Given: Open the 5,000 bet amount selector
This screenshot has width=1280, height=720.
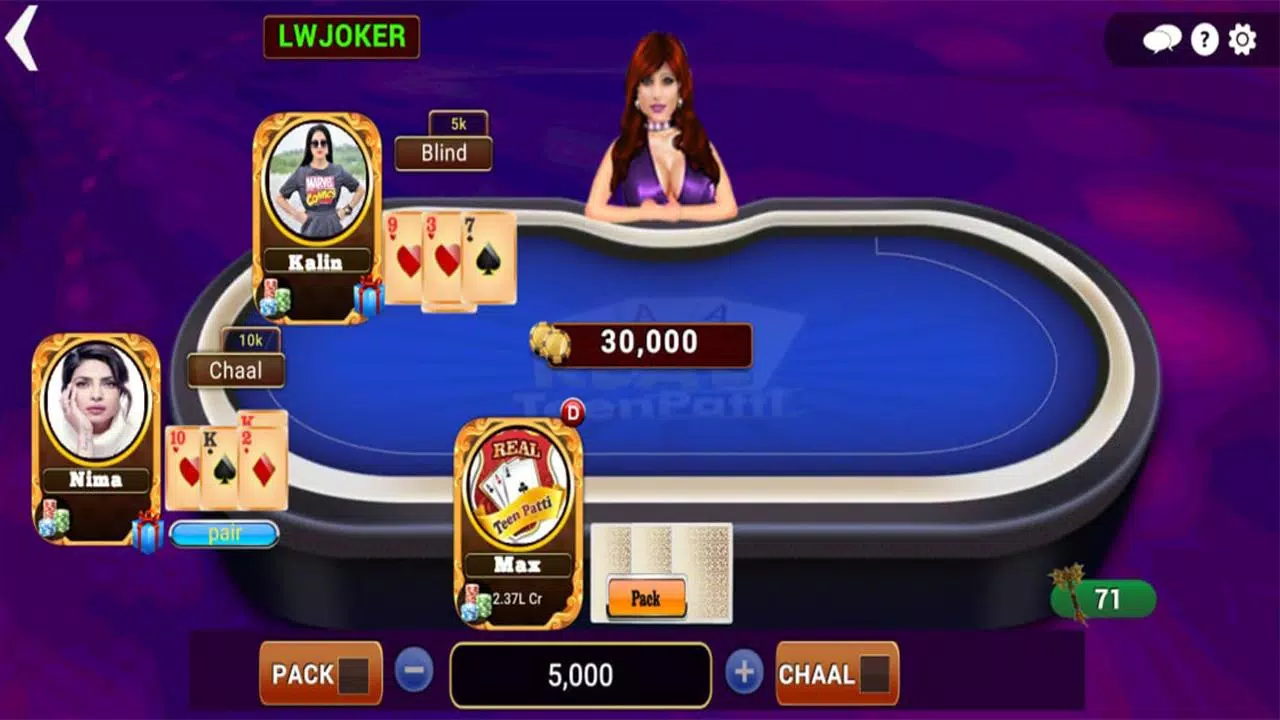Looking at the screenshot, I should 580,675.
